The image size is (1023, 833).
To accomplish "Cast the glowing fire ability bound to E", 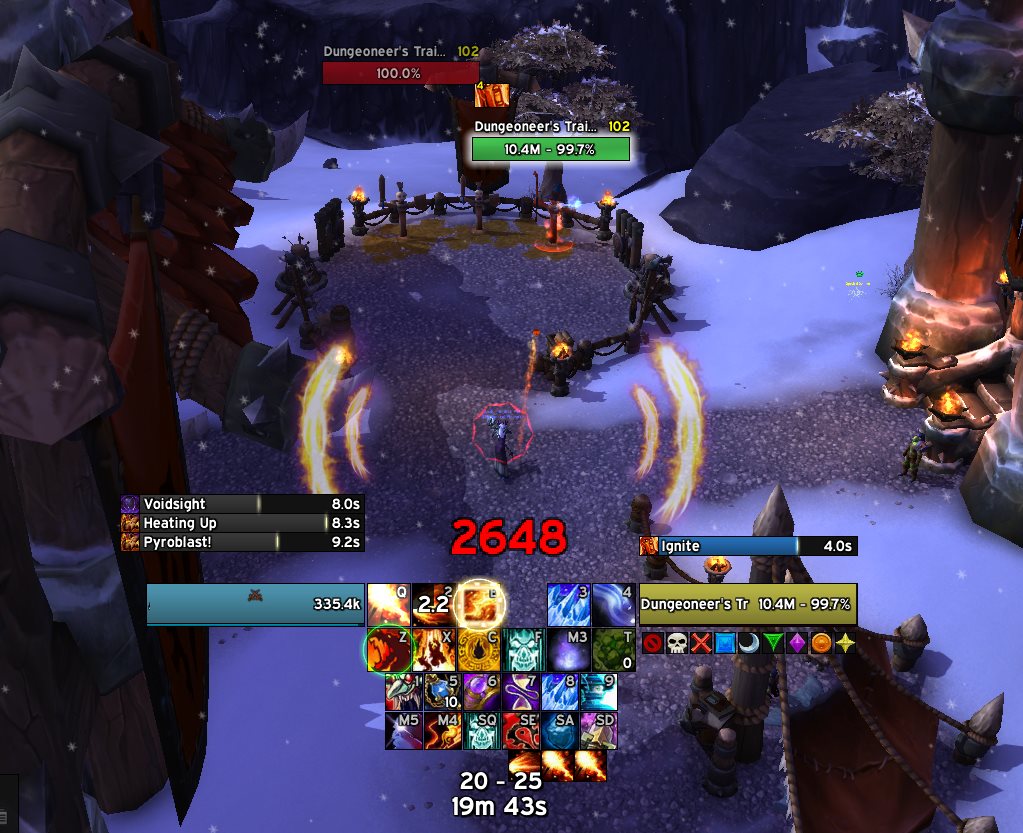I will [479, 604].
